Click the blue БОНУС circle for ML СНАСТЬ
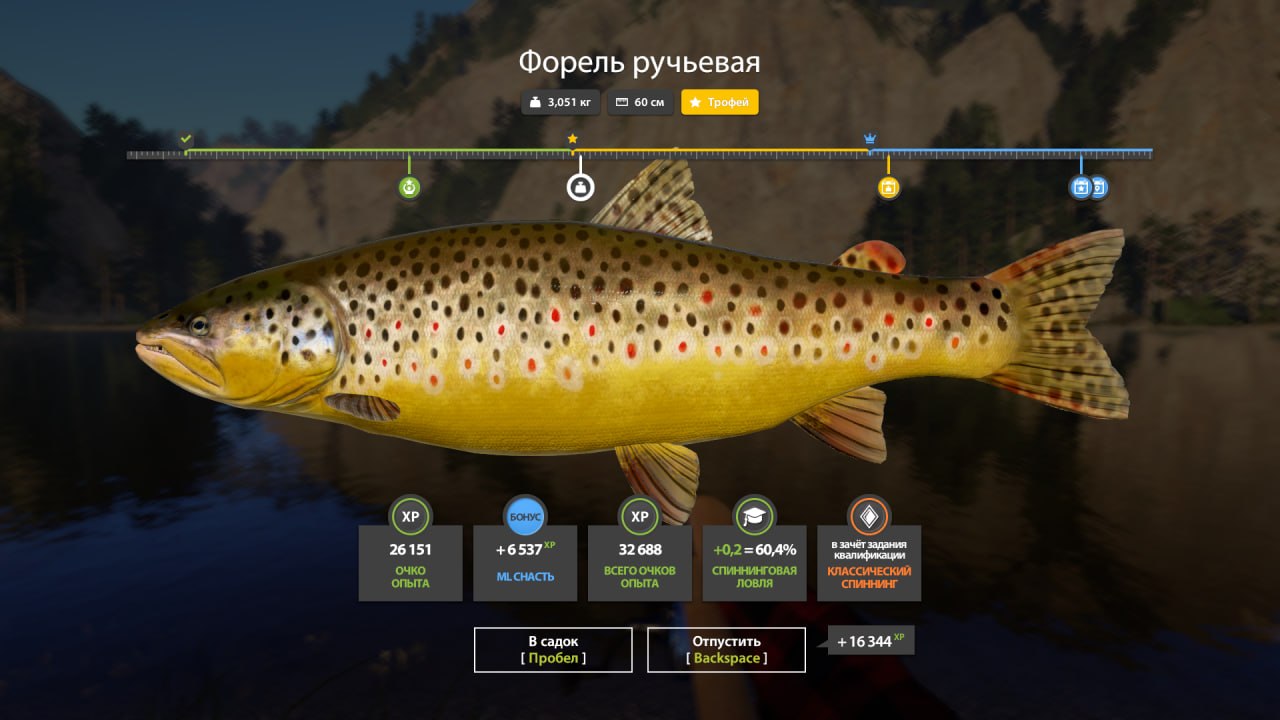This screenshot has height=720, width=1280. pyautogui.click(x=525, y=517)
